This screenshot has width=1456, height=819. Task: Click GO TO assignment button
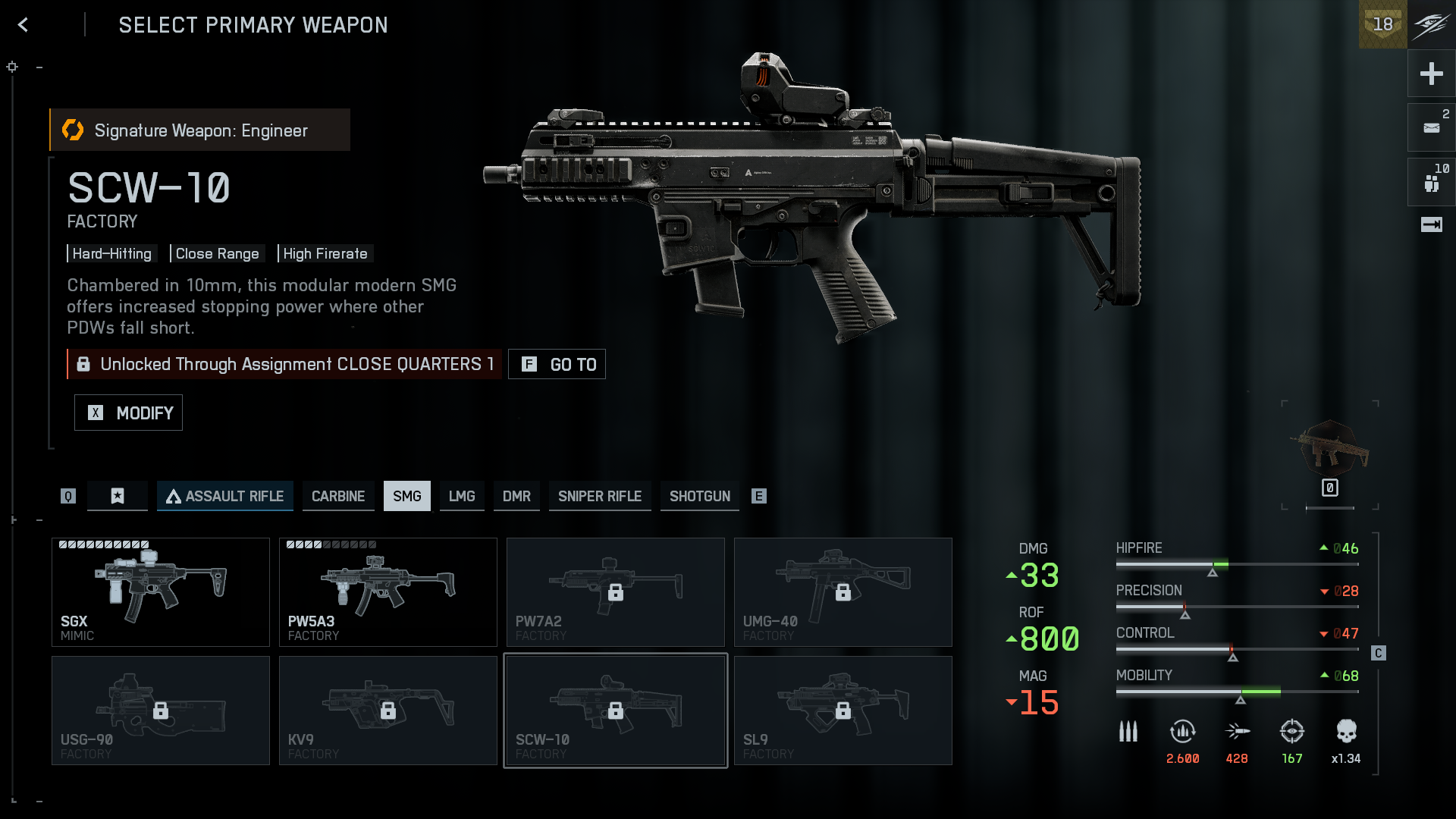(x=557, y=365)
